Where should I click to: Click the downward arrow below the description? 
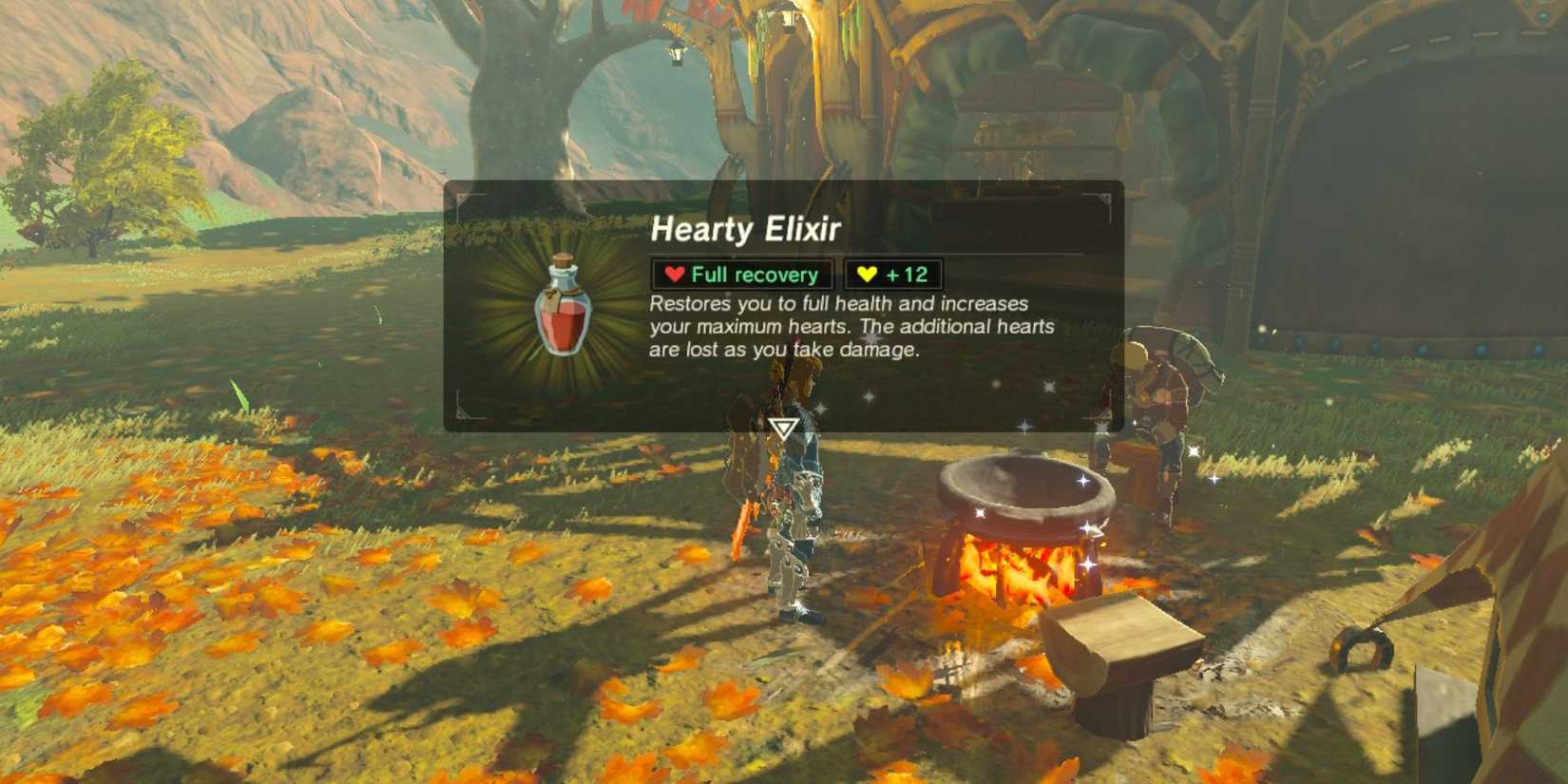782,429
